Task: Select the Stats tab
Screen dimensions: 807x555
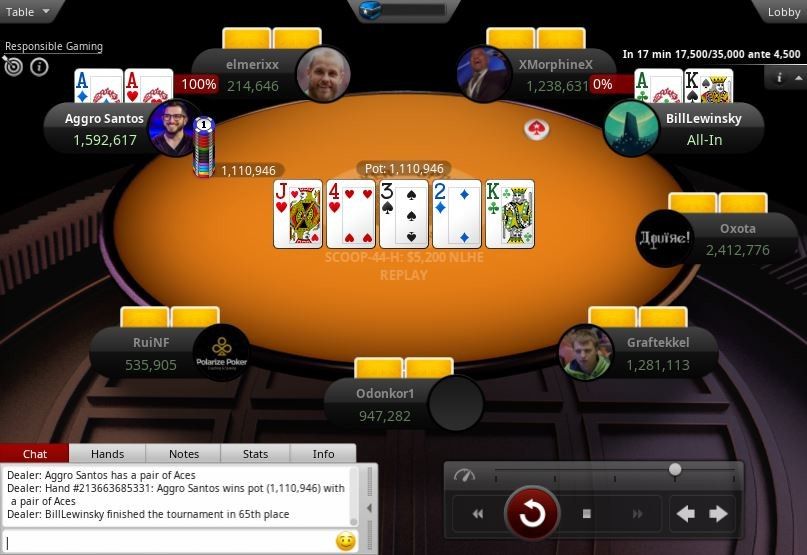Action: coord(255,454)
